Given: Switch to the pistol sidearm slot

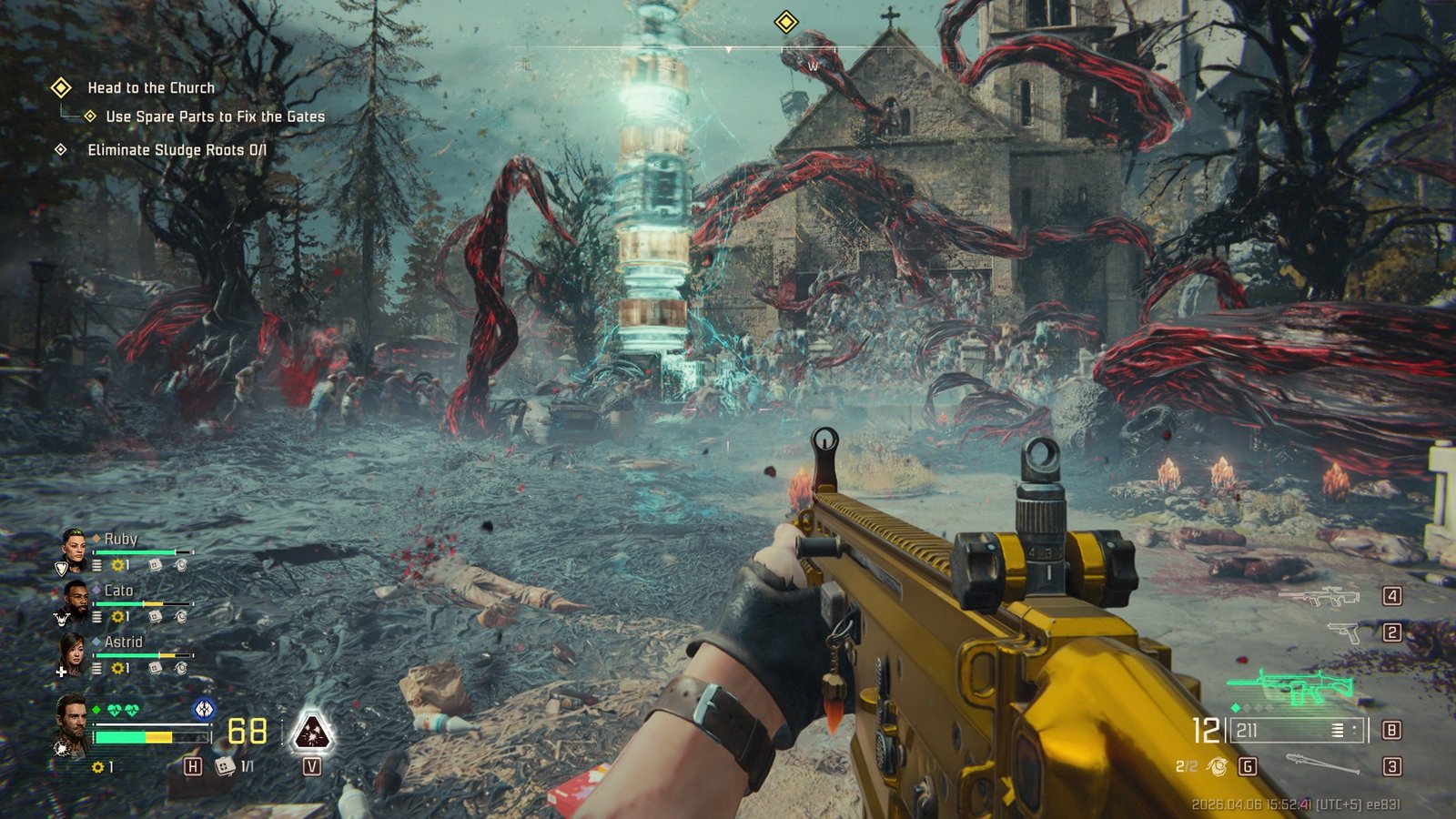Looking at the screenshot, I should [1343, 632].
